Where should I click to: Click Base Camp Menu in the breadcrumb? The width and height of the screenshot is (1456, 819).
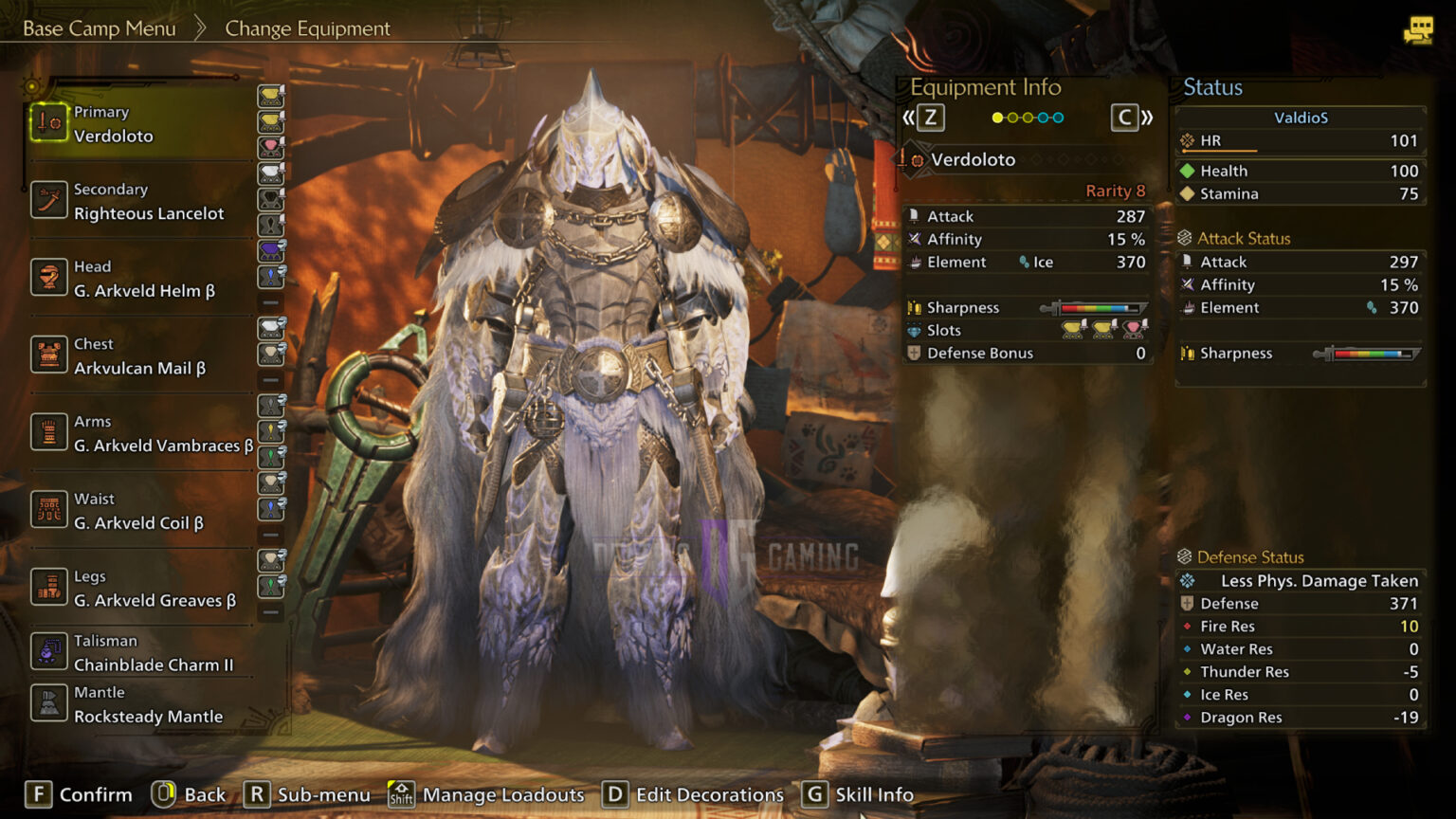point(100,28)
